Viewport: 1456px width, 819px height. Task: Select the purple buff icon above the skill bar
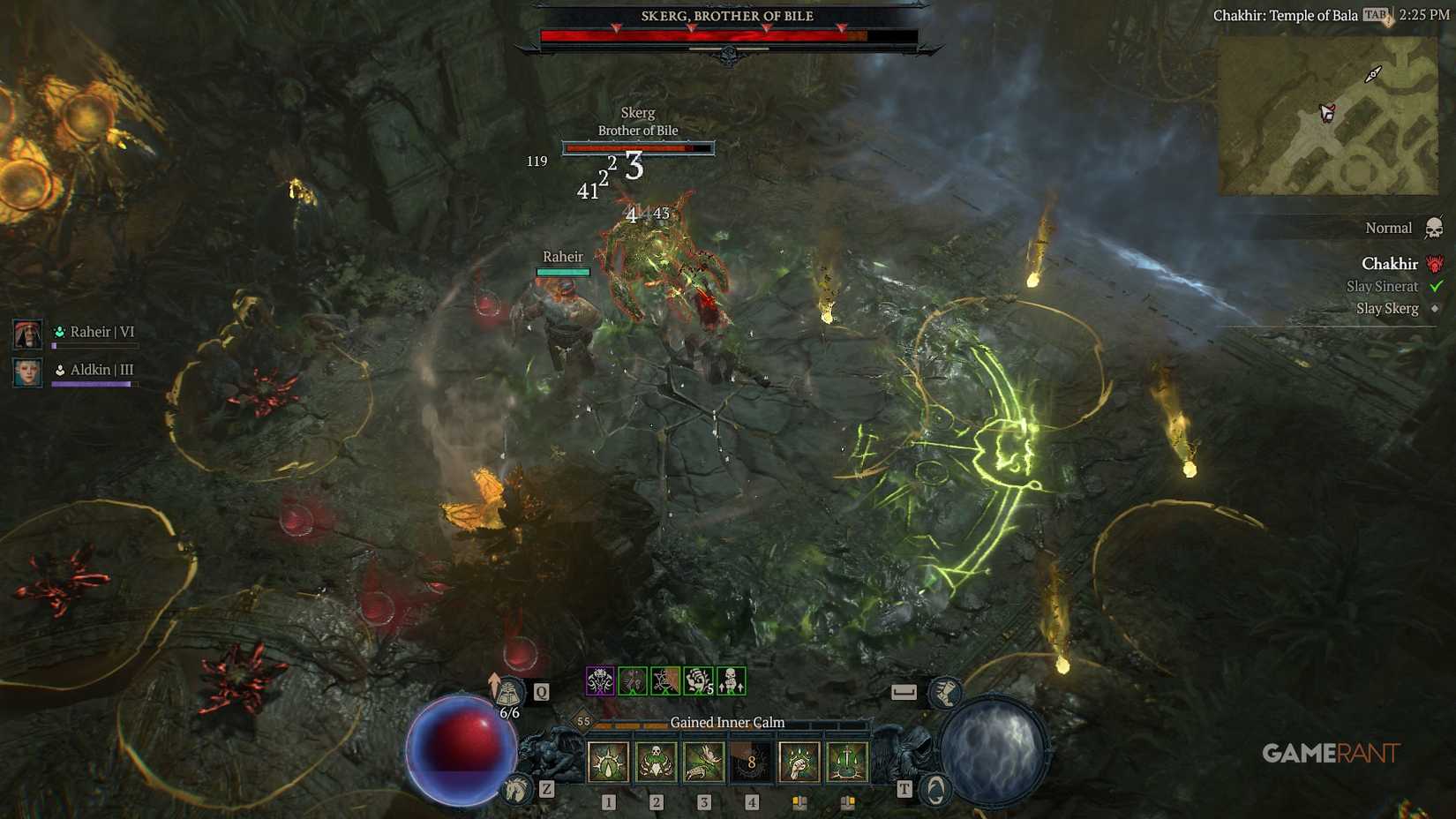tap(601, 680)
